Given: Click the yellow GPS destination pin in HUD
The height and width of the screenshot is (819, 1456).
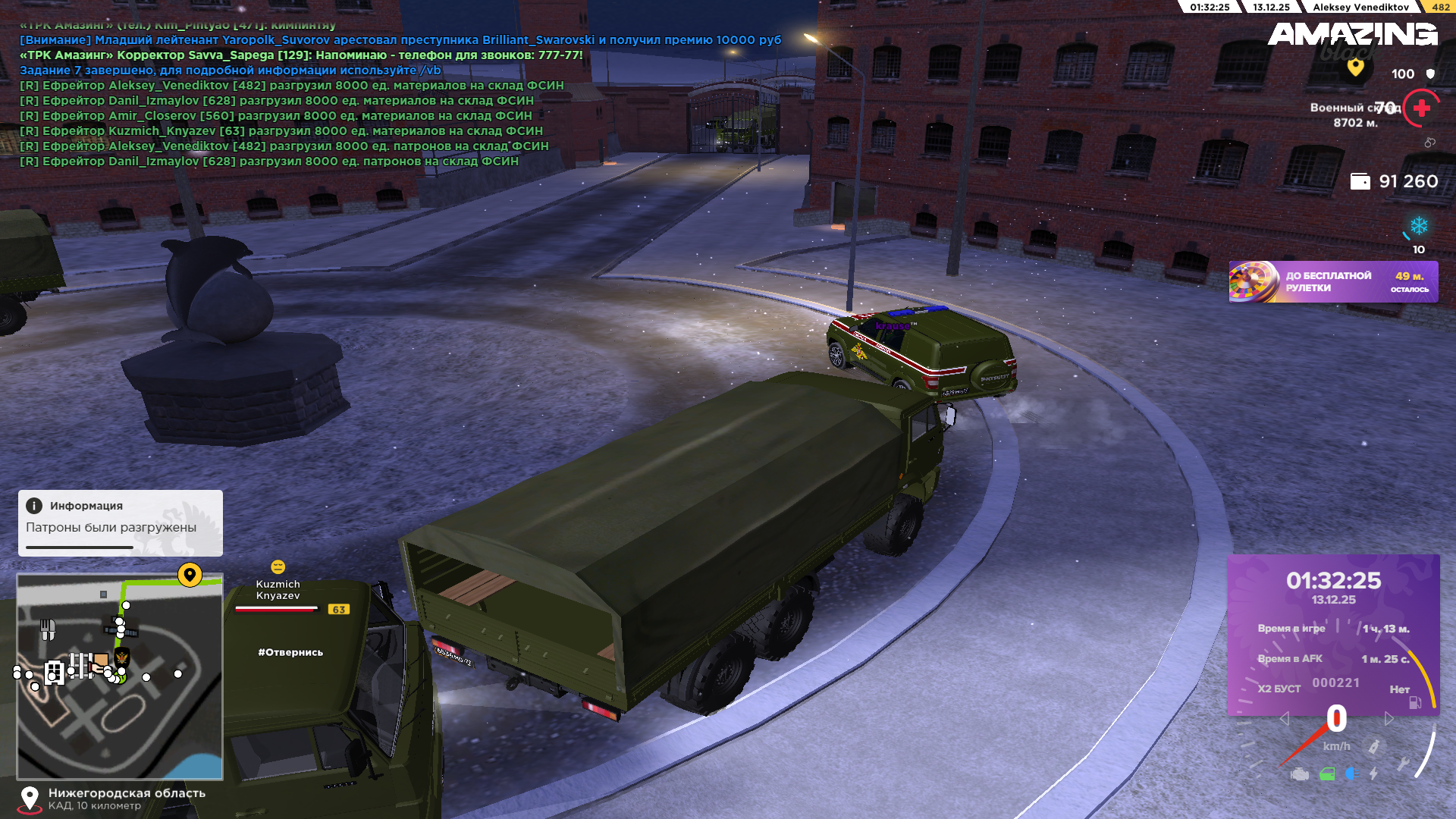Looking at the screenshot, I should point(1355,67).
